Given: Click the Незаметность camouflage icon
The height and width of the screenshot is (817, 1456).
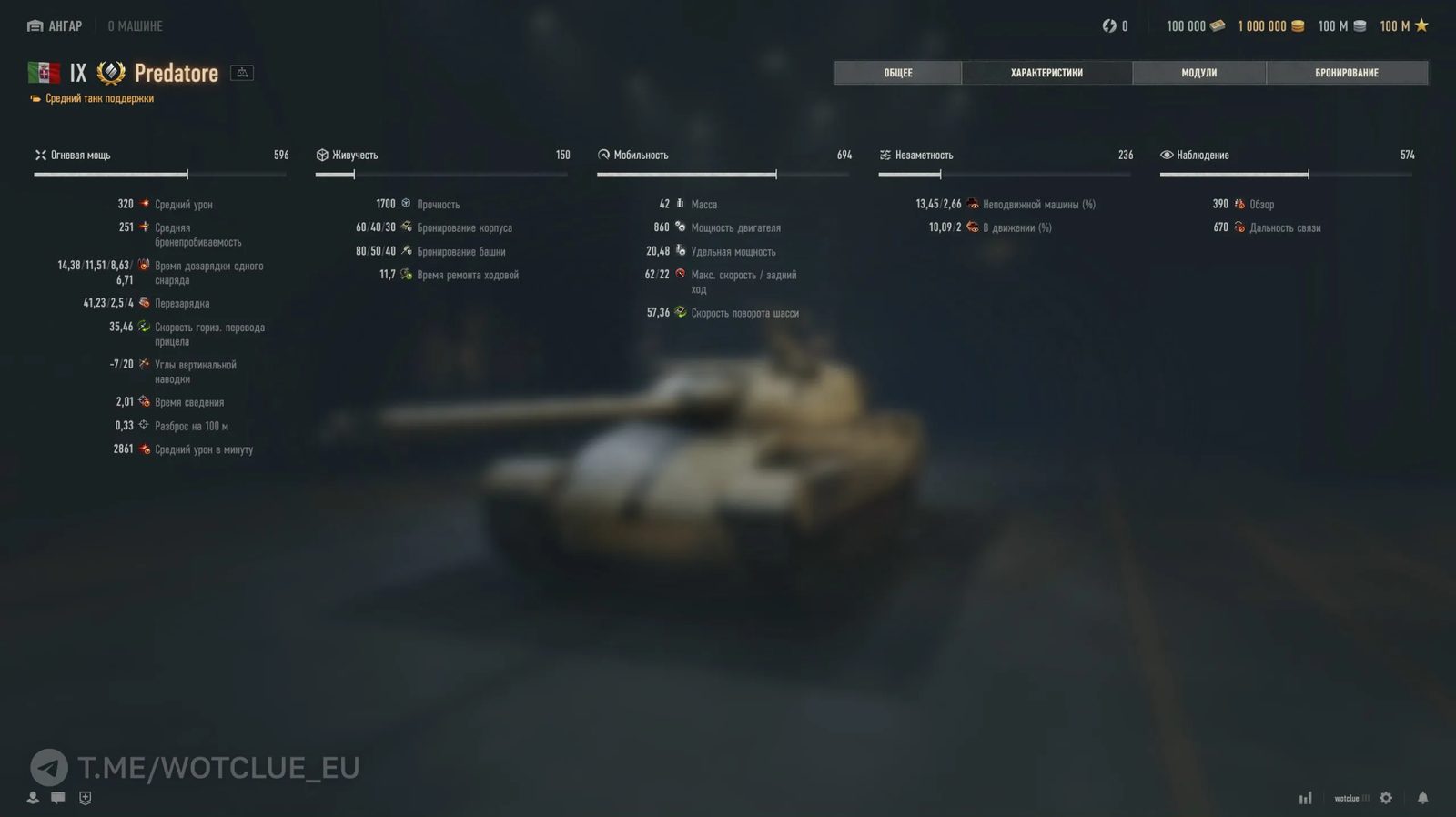Looking at the screenshot, I should (x=885, y=155).
